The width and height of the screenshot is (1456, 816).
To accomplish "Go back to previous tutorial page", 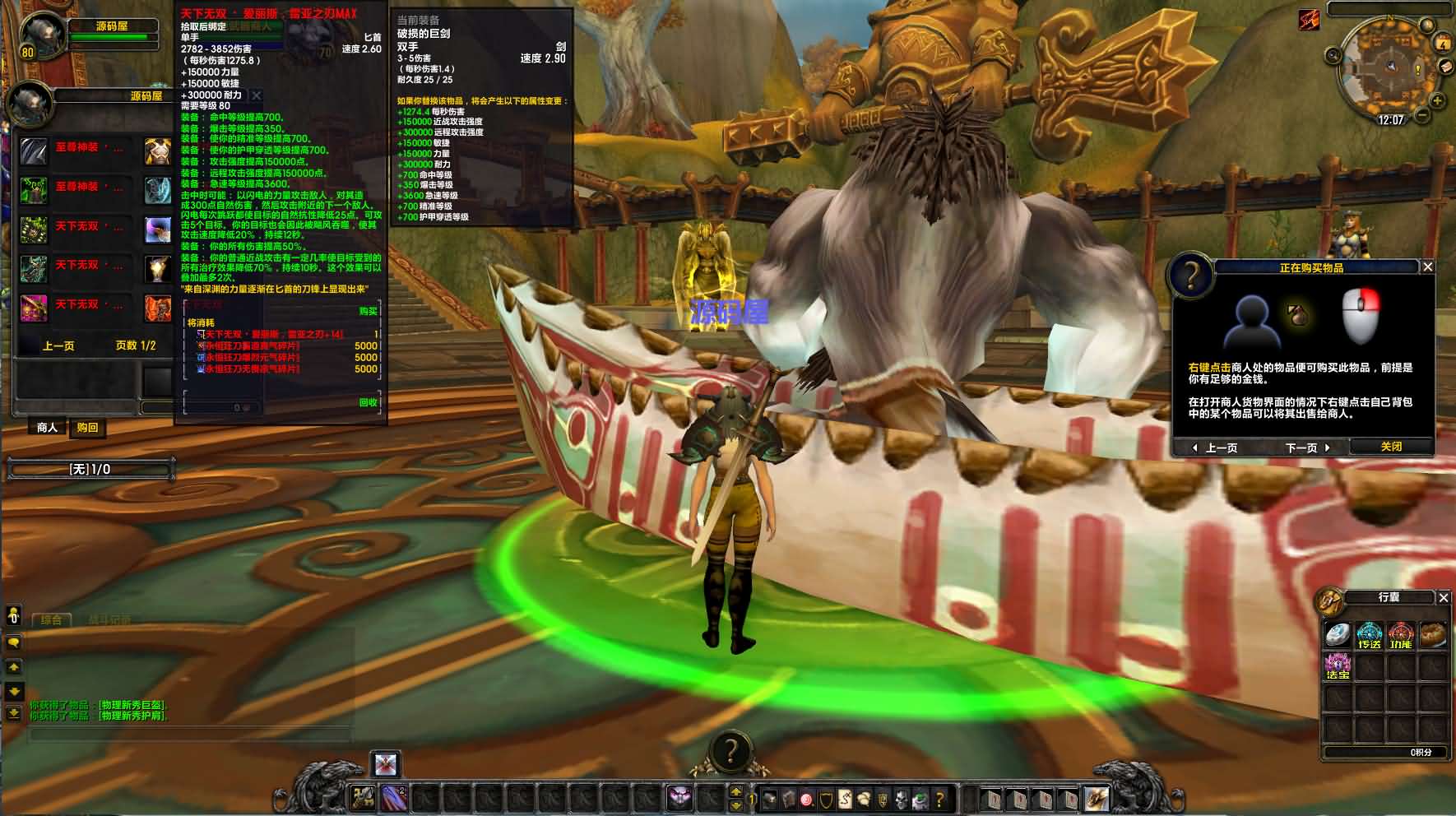I will [x=1216, y=447].
